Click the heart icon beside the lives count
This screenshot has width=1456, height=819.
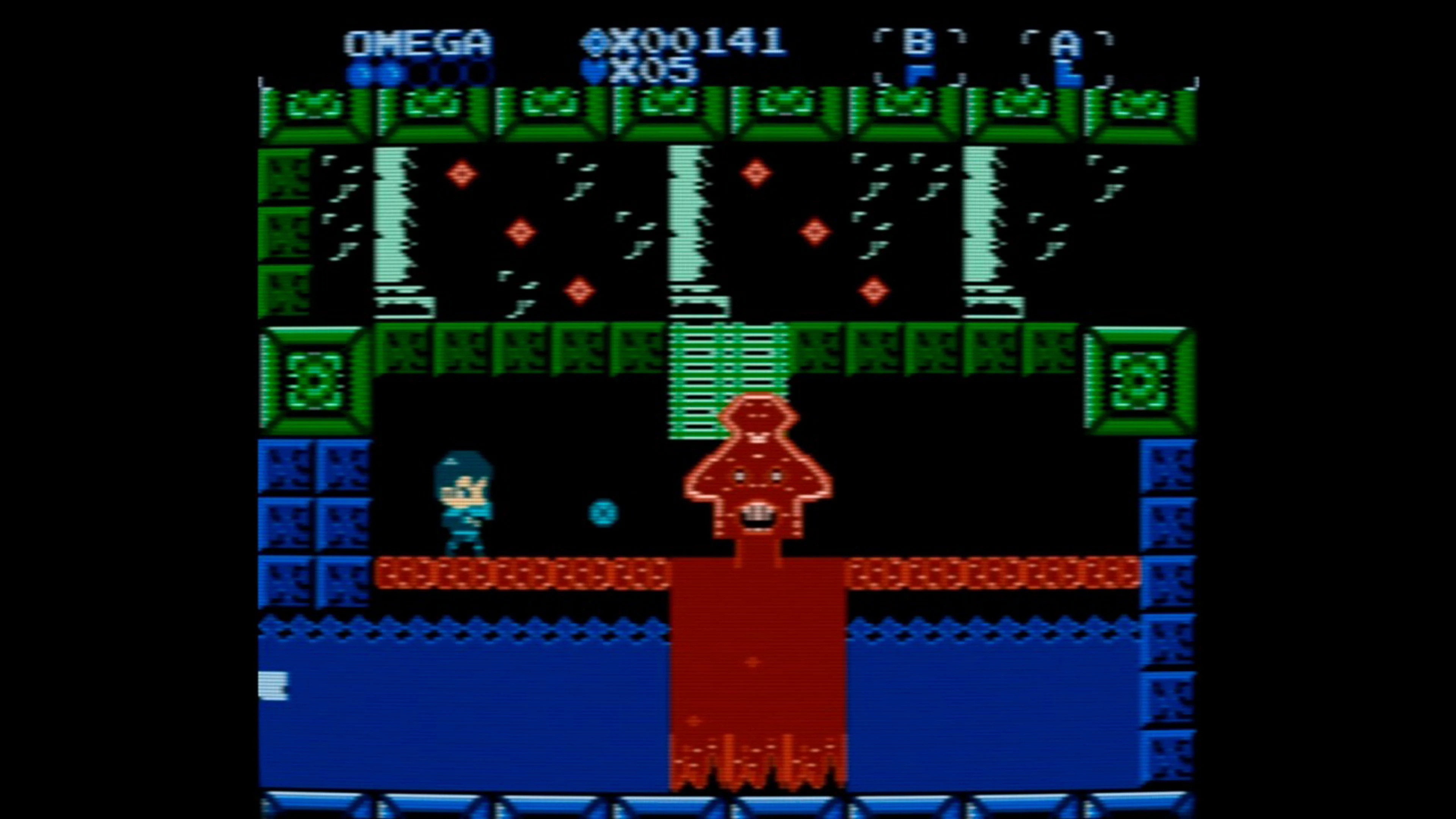(592, 70)
